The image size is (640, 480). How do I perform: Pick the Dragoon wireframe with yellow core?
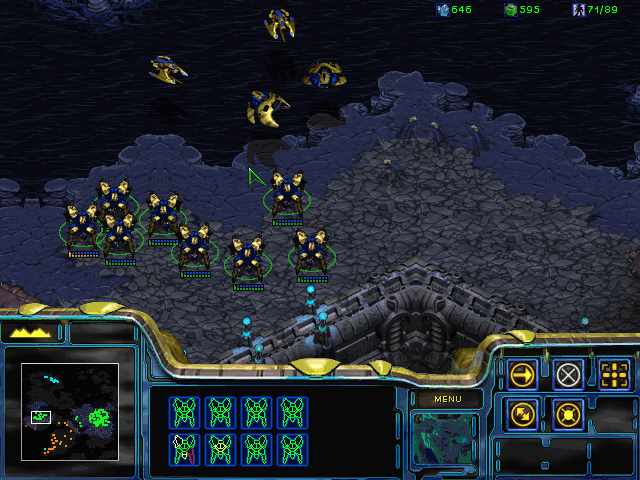coord(220,447)
